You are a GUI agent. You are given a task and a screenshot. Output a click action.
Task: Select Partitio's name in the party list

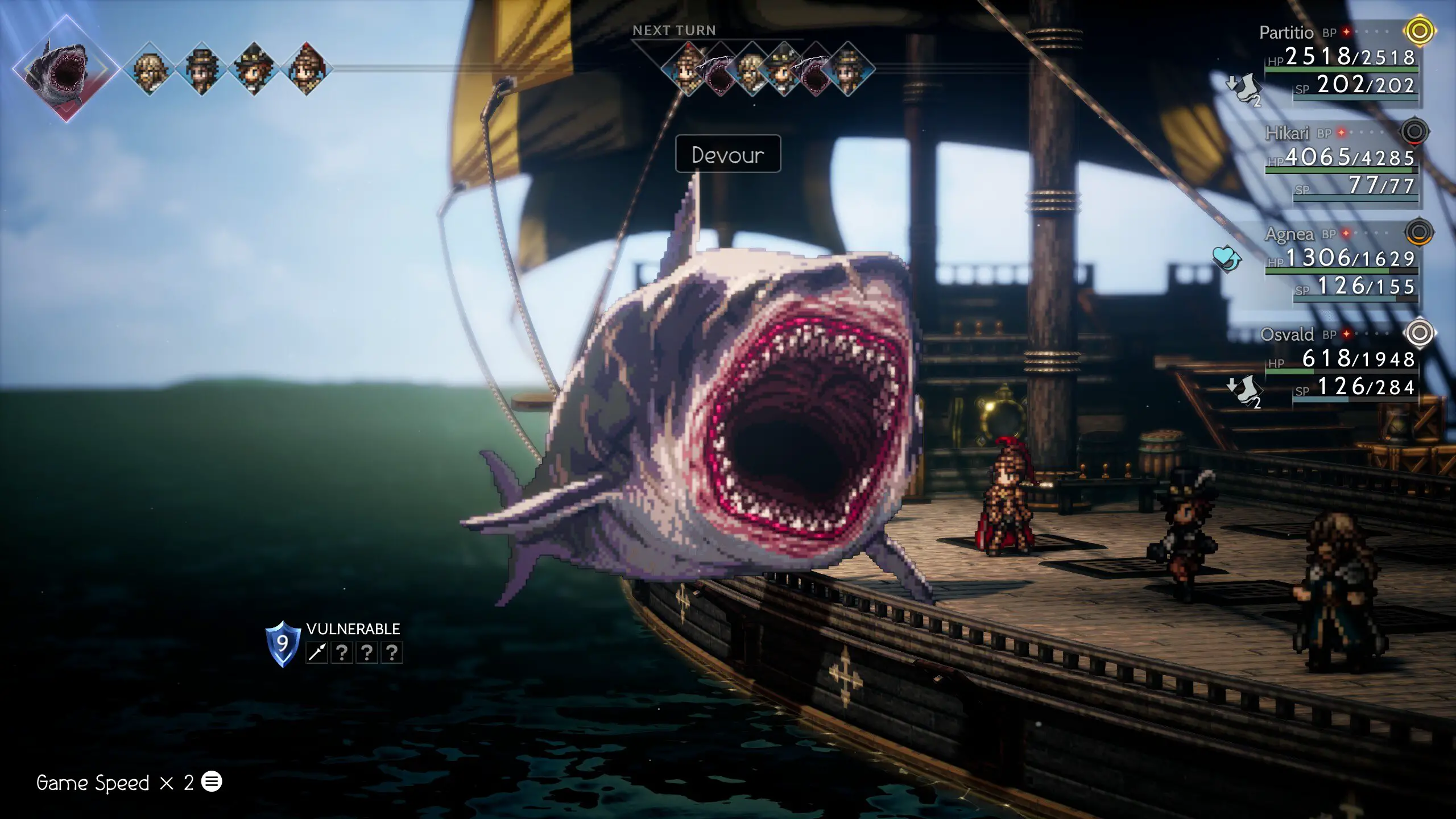tap(1286, 33)
